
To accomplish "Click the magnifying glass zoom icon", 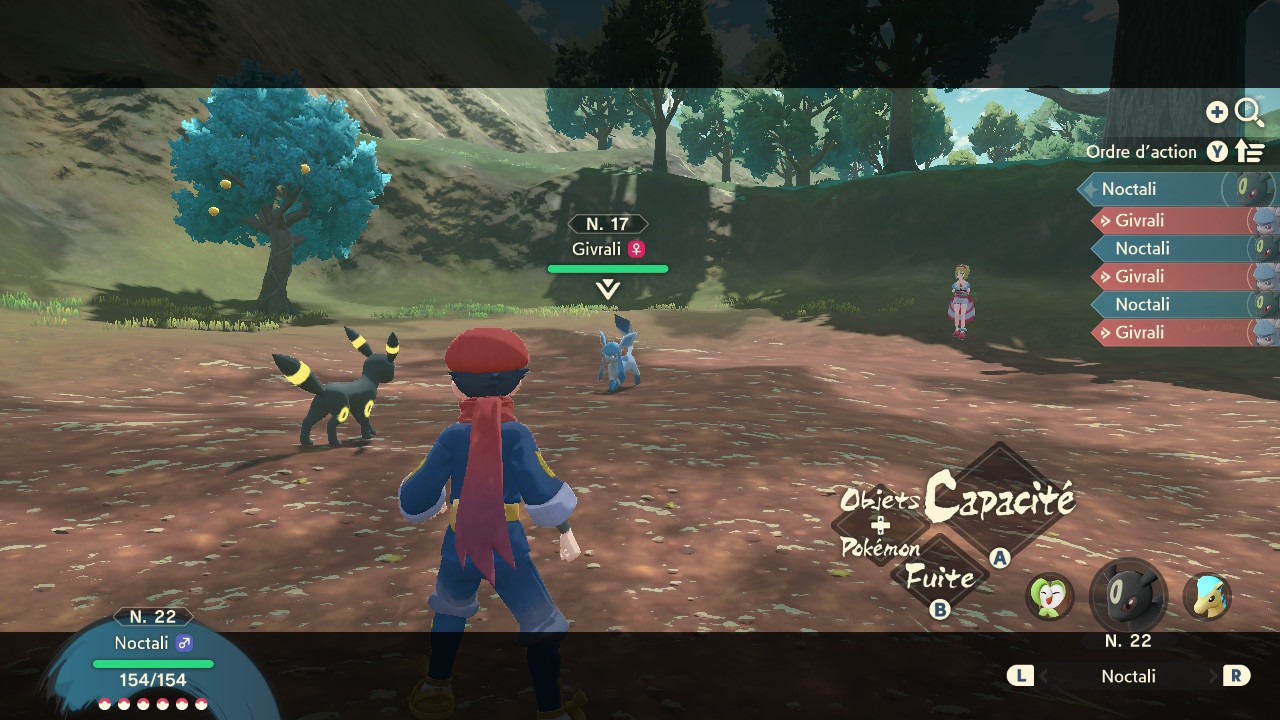I will coord(1249,112).
